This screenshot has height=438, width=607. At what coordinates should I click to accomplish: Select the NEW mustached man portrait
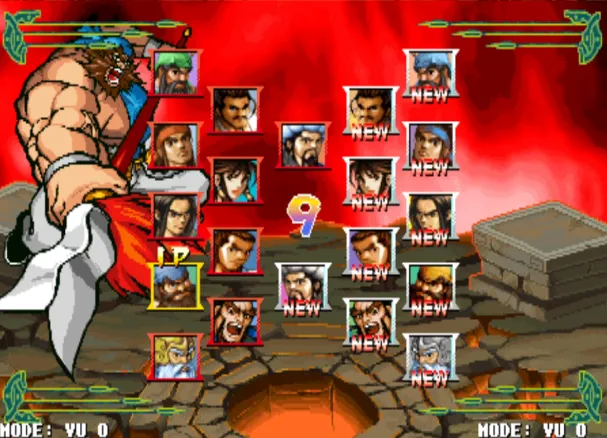tap(370, 110)
